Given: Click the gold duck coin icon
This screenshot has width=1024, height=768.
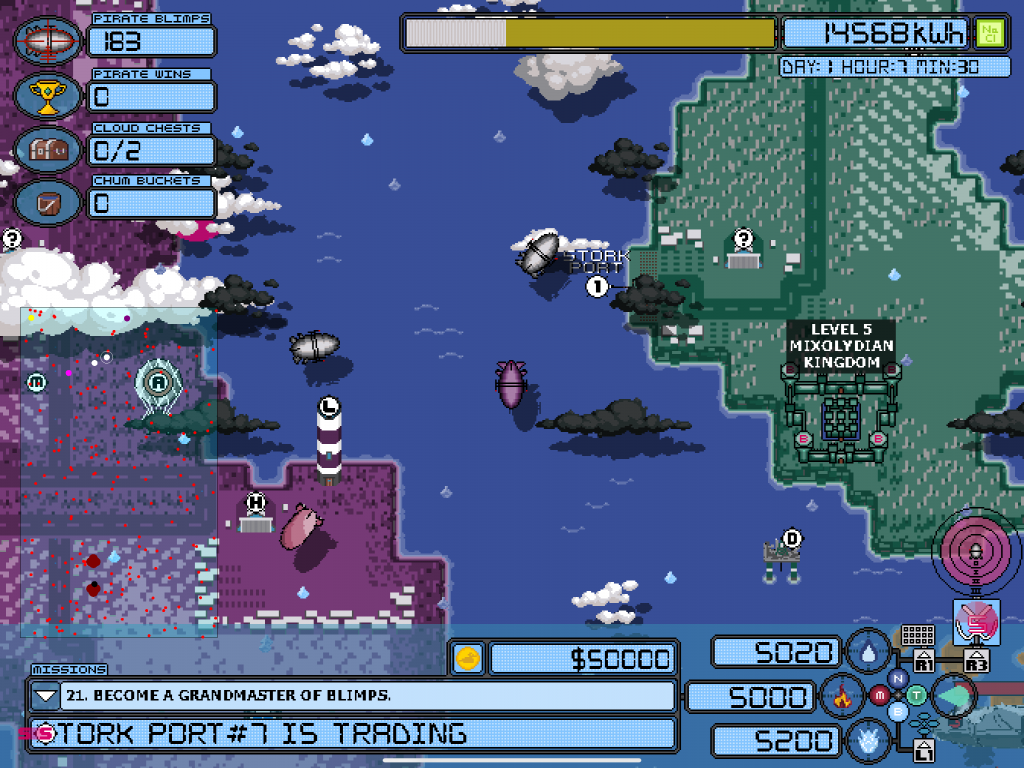Looking at the screenshot, I should tap(468, 658).
